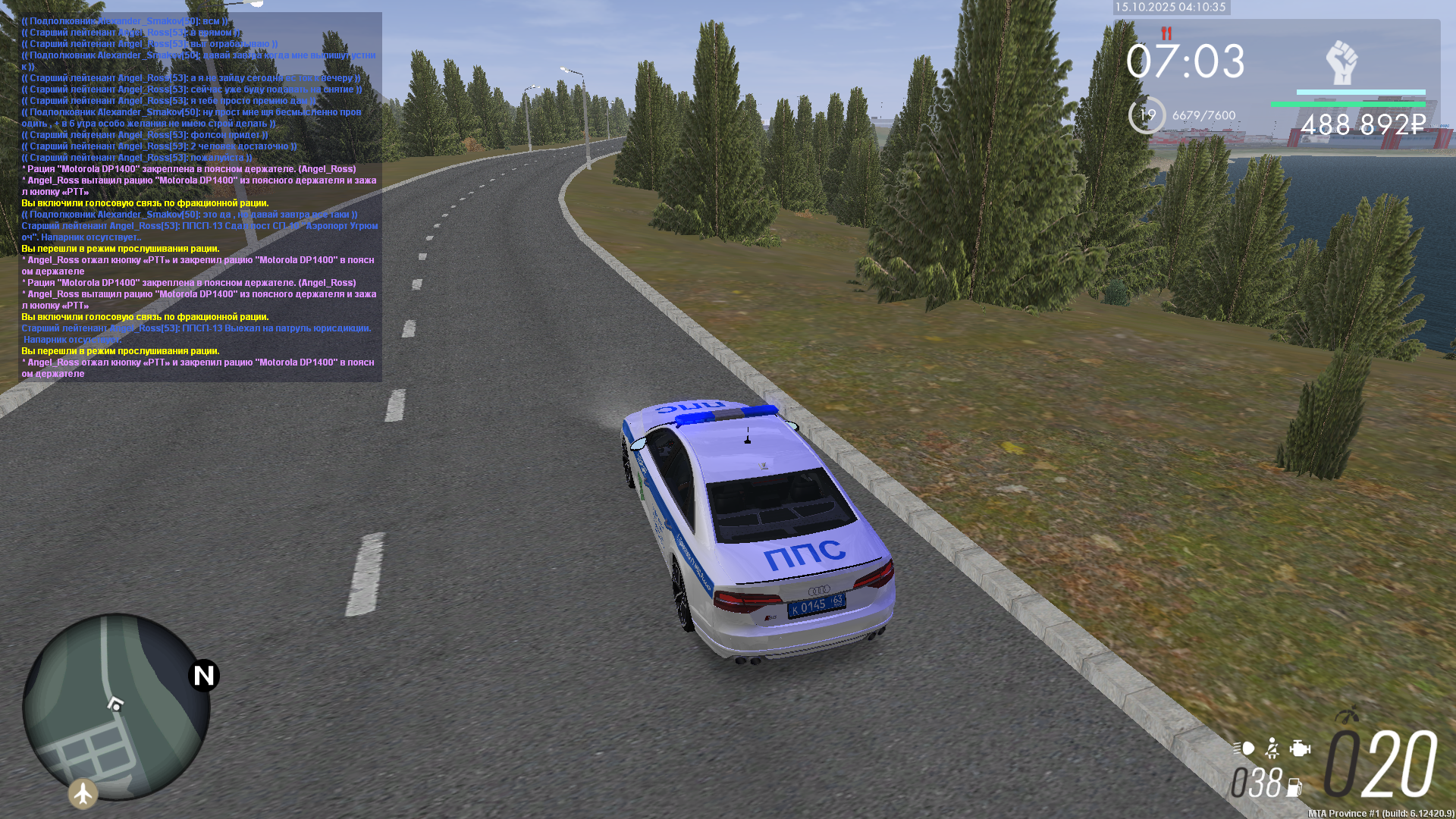
Task: Click the level 19 circle badge
Action: pos(1147,115)
